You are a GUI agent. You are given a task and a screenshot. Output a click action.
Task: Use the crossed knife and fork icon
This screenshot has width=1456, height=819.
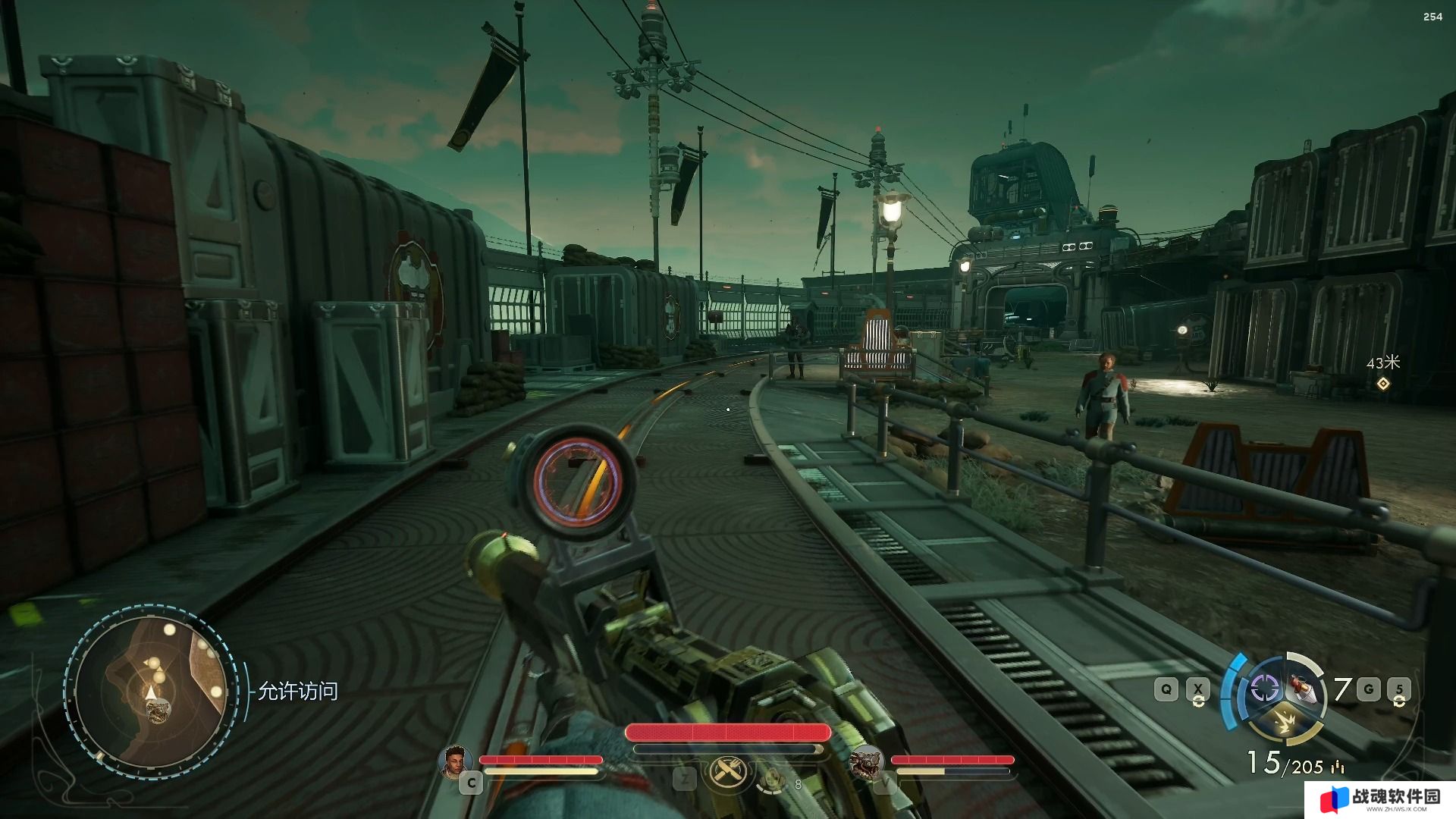coord(727,773)
